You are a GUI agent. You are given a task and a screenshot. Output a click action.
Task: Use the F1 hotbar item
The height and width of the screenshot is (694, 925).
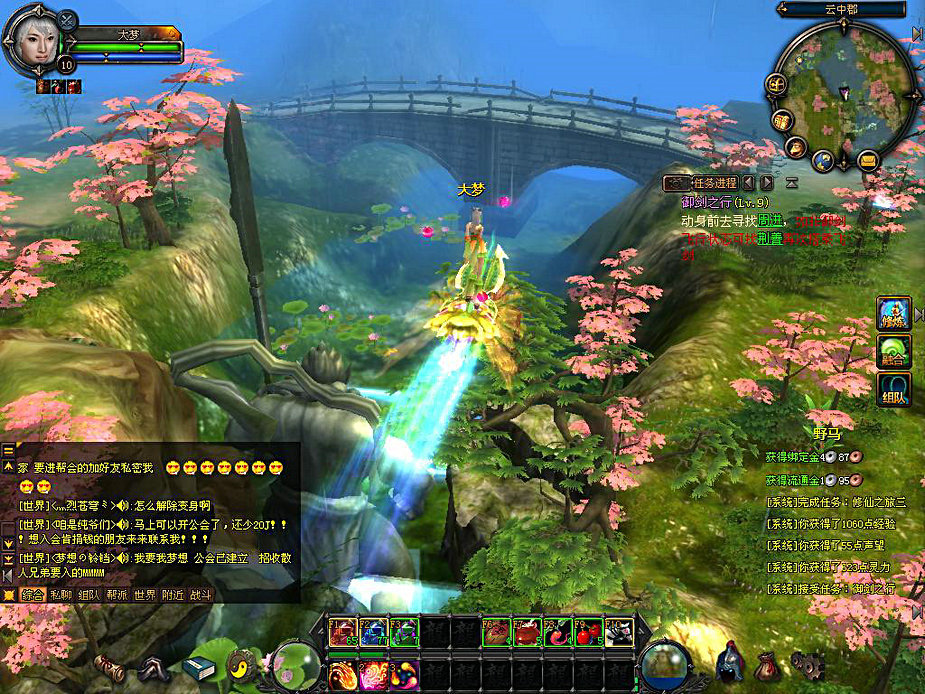coord(343,632)
